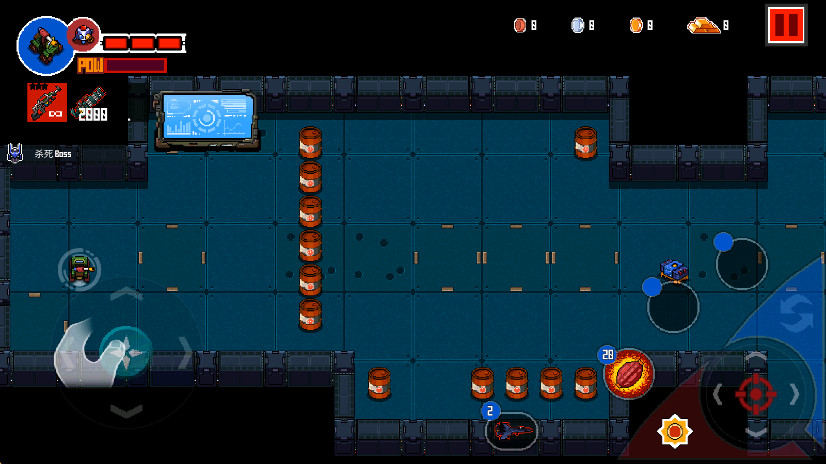The image size is (826, 464).
Task: Tap the upper empty skill circle
Action: click(742, 262)
